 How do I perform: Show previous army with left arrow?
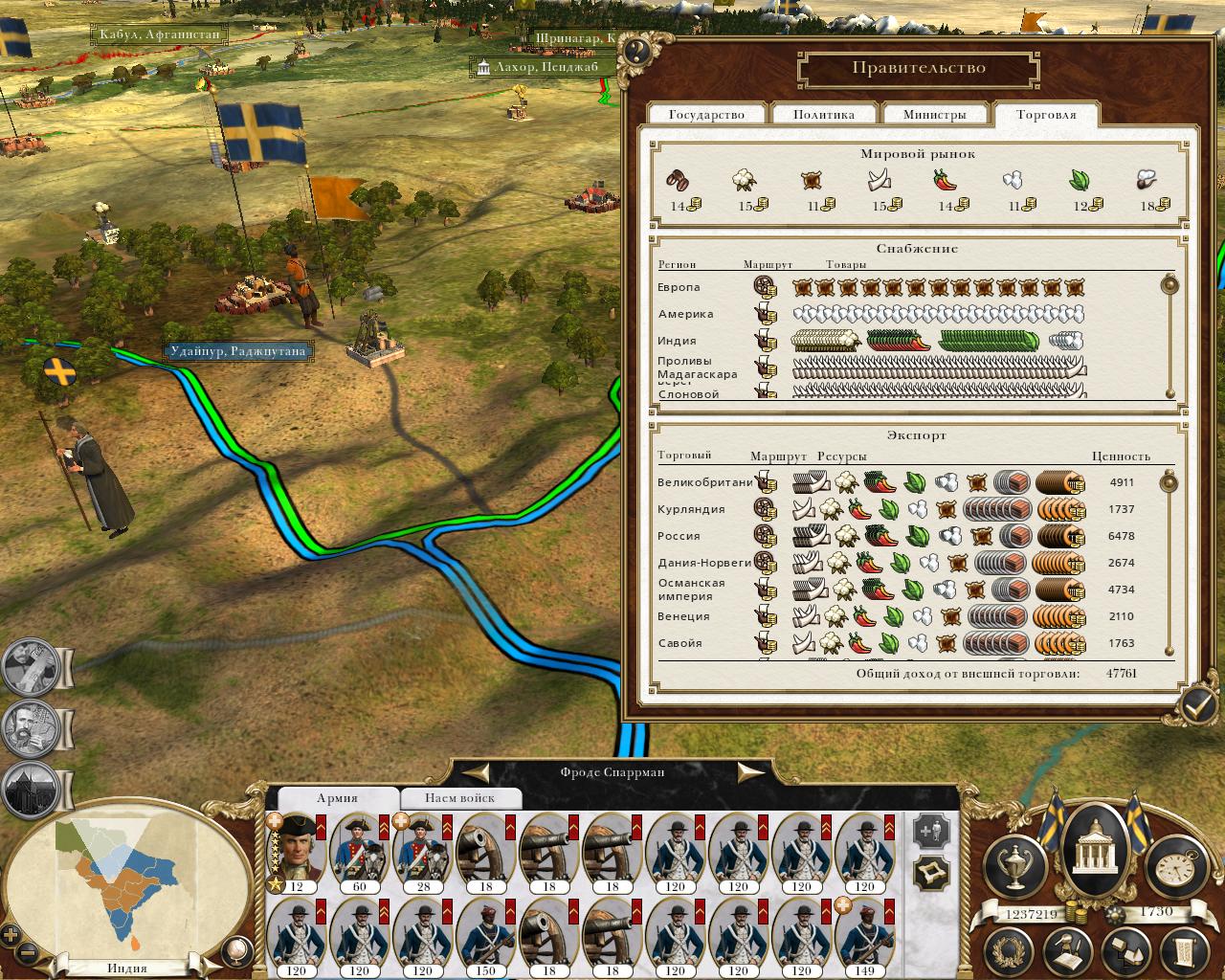point(476,771)
